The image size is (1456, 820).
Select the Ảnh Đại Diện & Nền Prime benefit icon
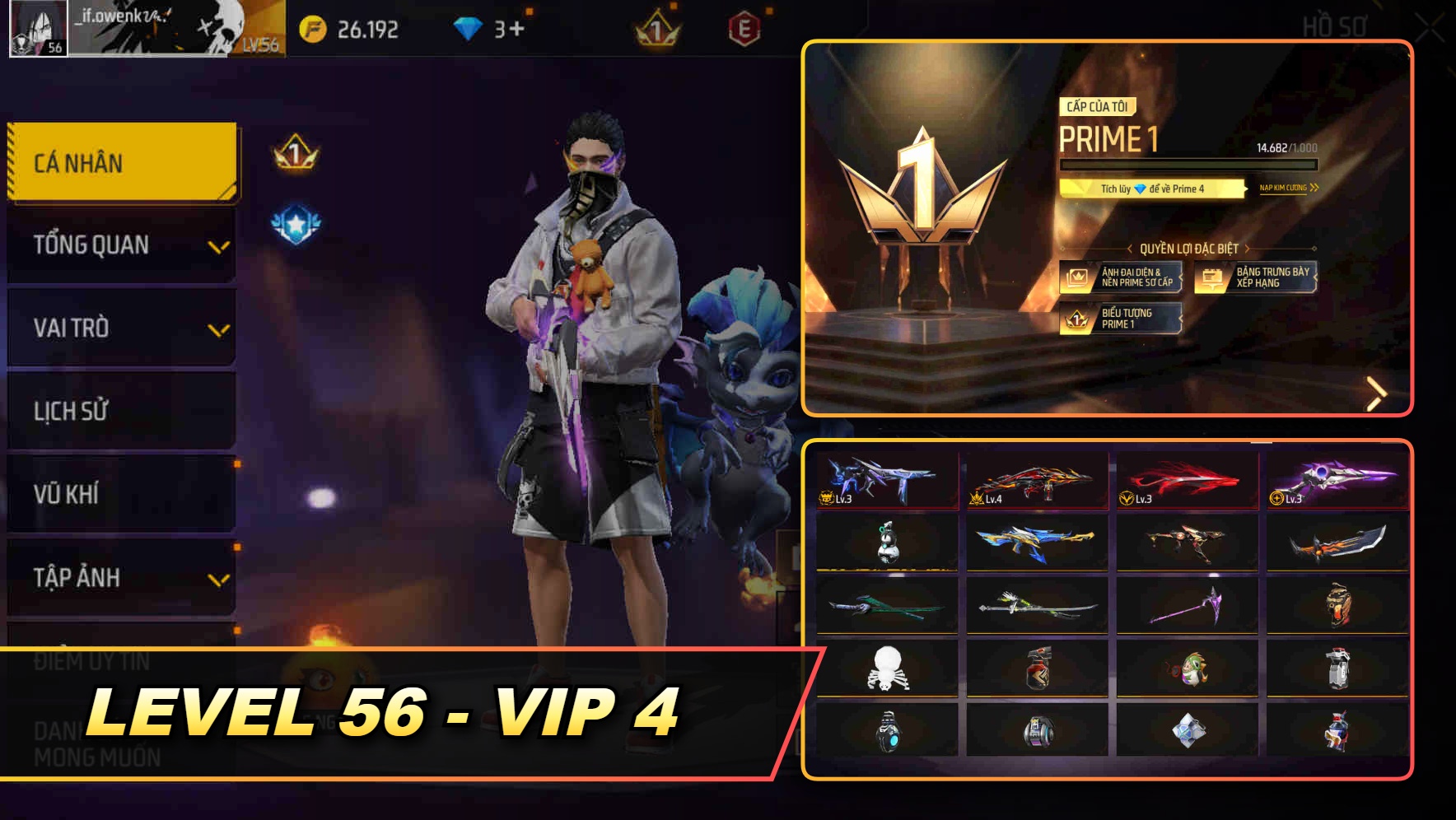1077,276
